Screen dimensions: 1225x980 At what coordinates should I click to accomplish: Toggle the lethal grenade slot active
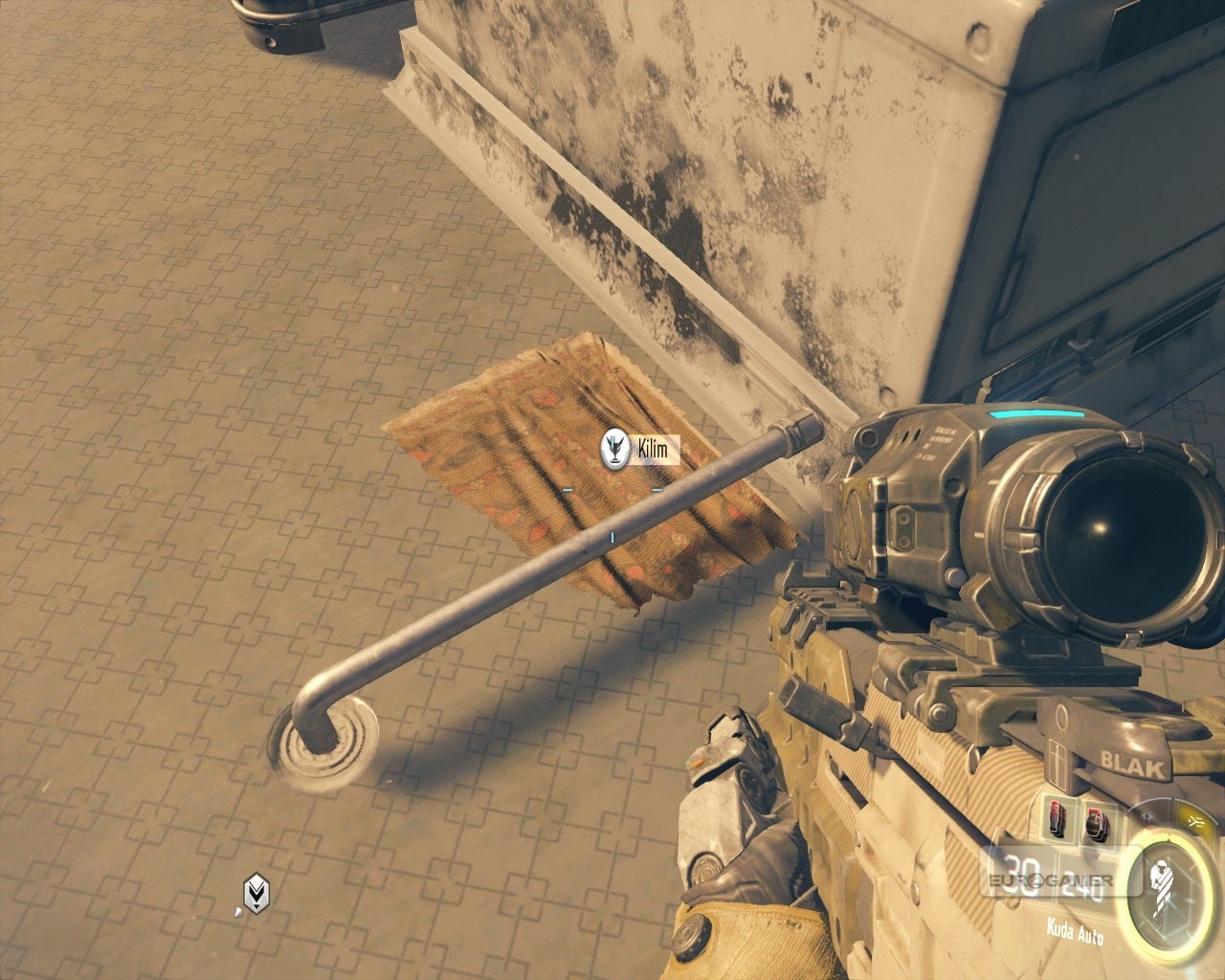coord(1057,820)
